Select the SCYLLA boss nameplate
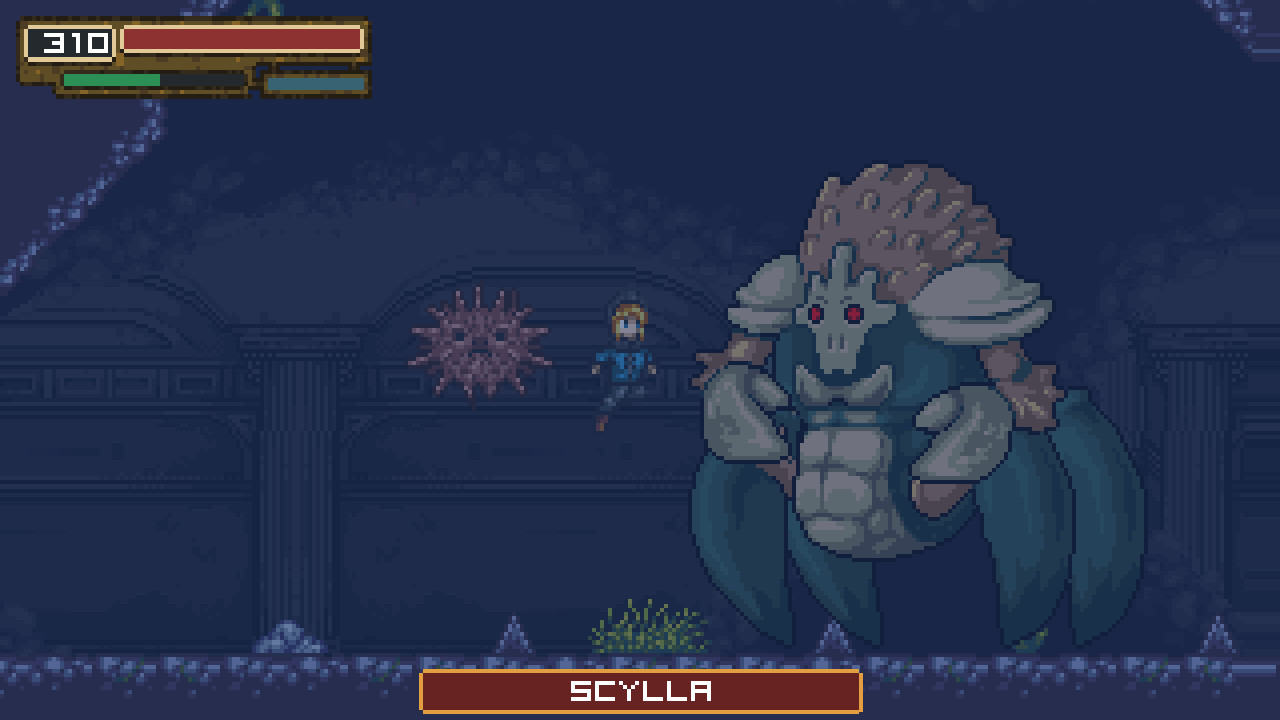Image resolution: width=1280 pixels, height=720 pixels. tap(640, 689)
